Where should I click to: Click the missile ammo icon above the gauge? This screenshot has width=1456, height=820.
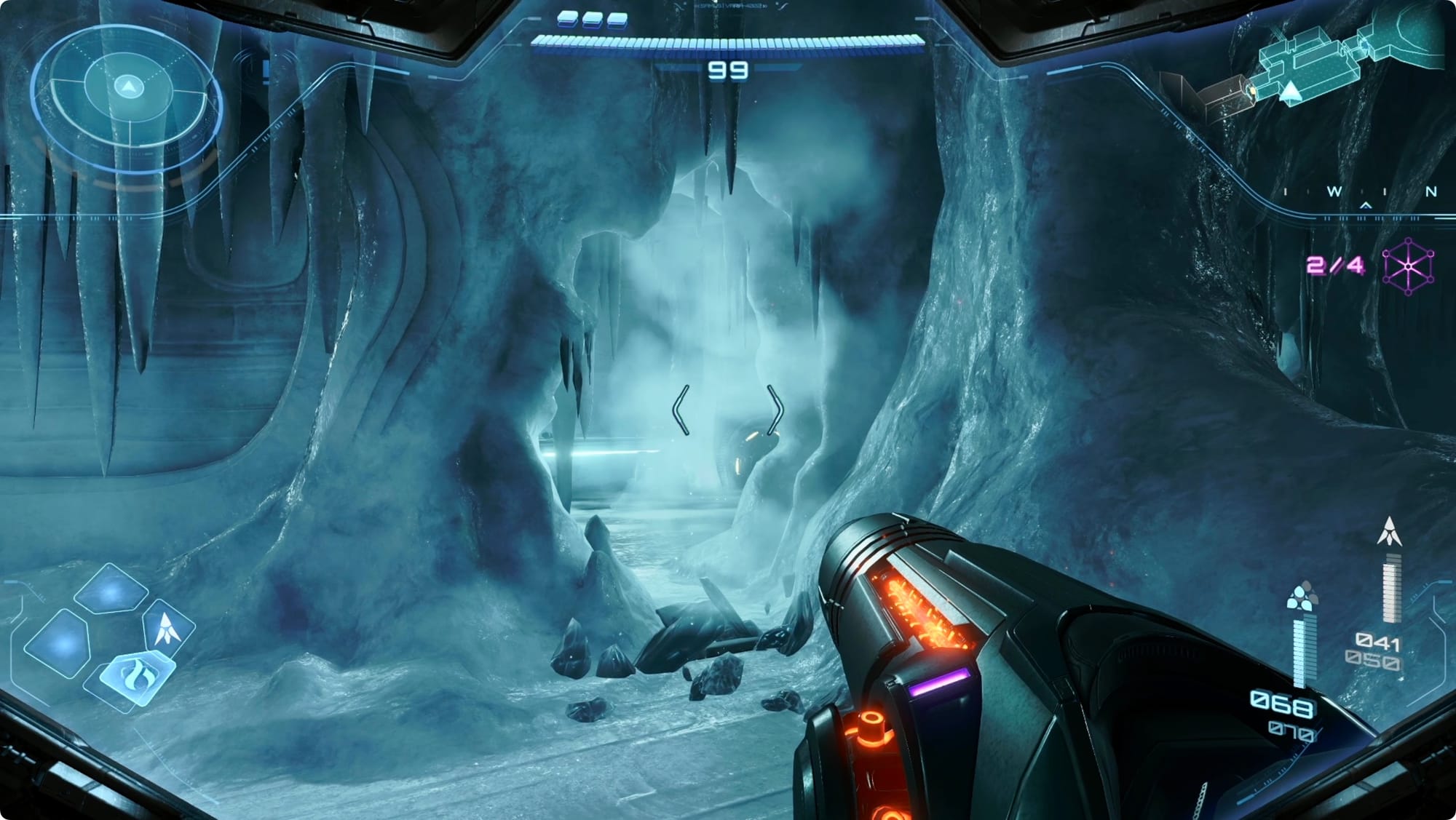point(1389,532)
